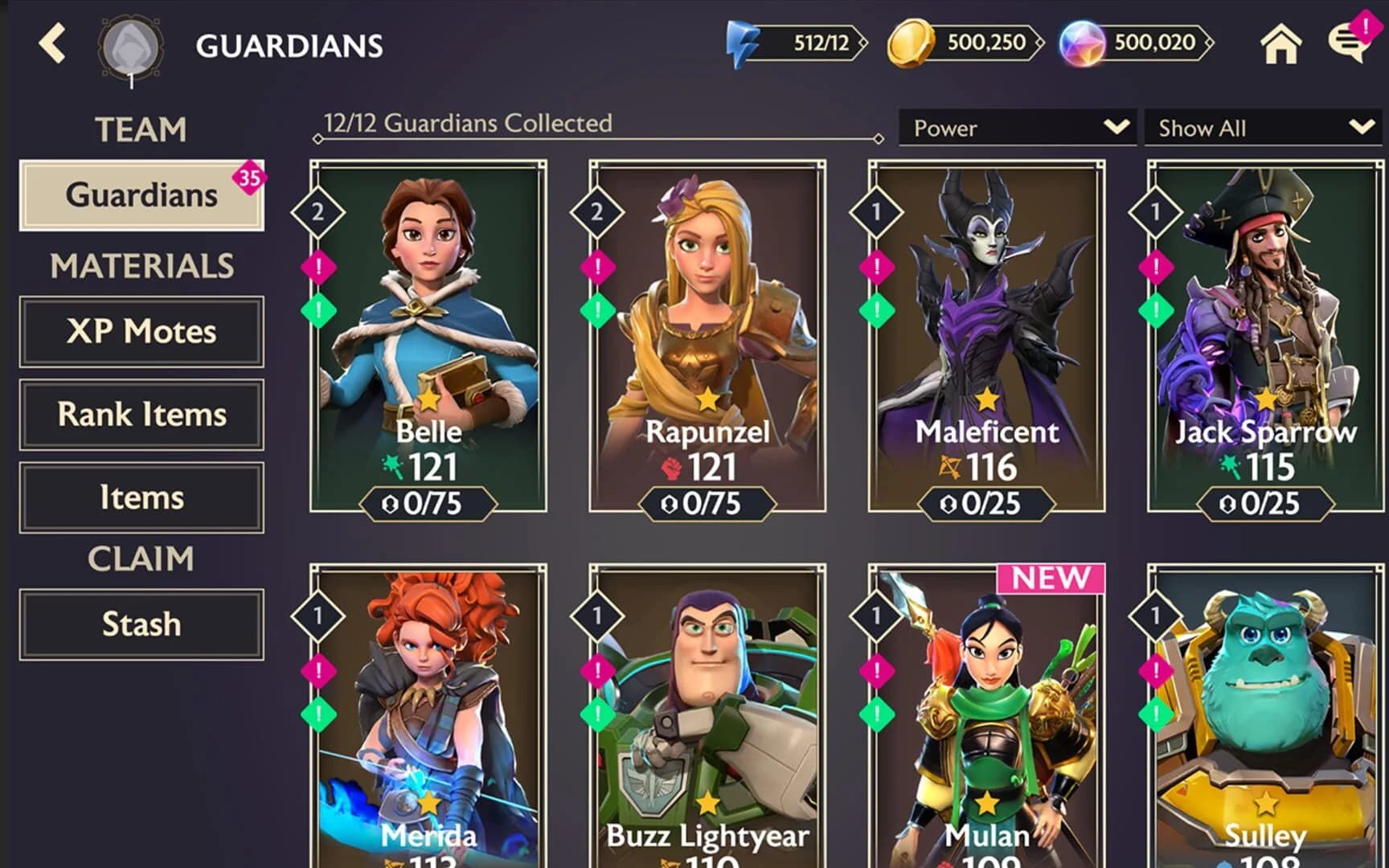Click the Items materials button

141,497
